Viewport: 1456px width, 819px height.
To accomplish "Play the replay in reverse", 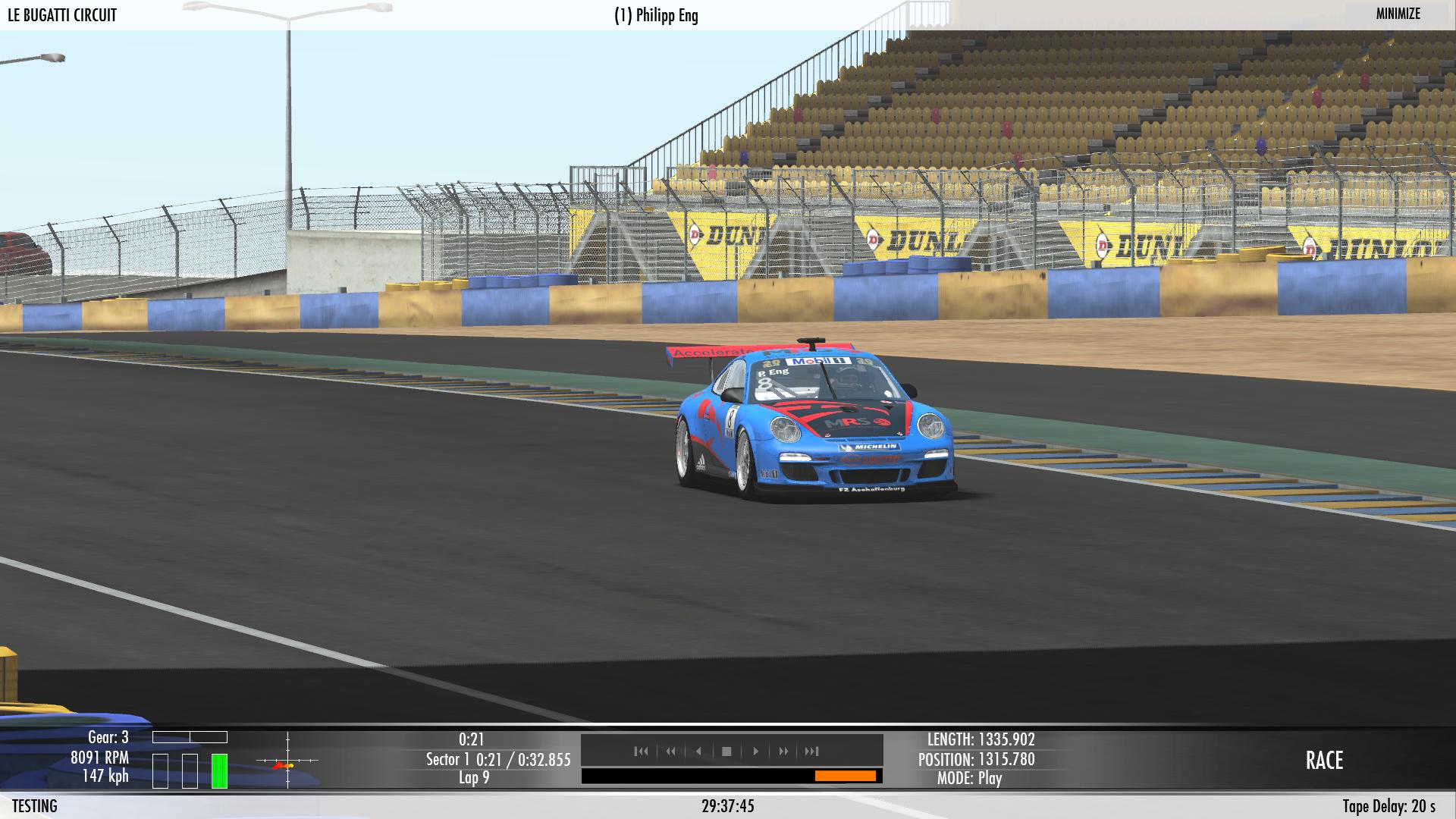I will pyautogui.click(x=698, y=752).
